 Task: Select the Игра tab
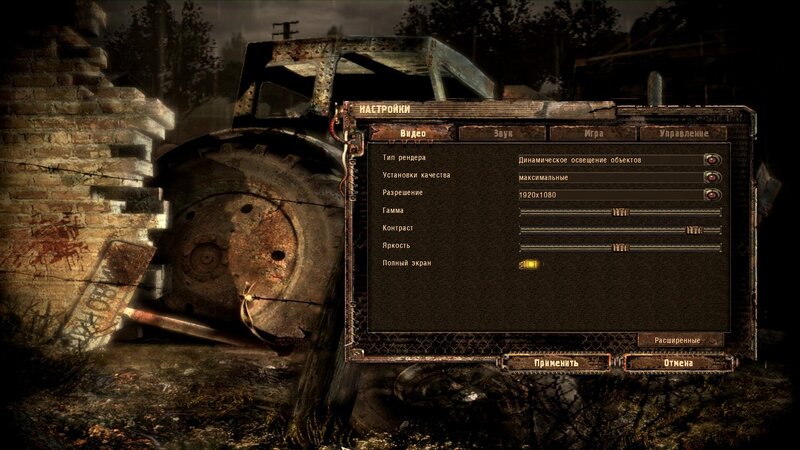tap(593, 133)
